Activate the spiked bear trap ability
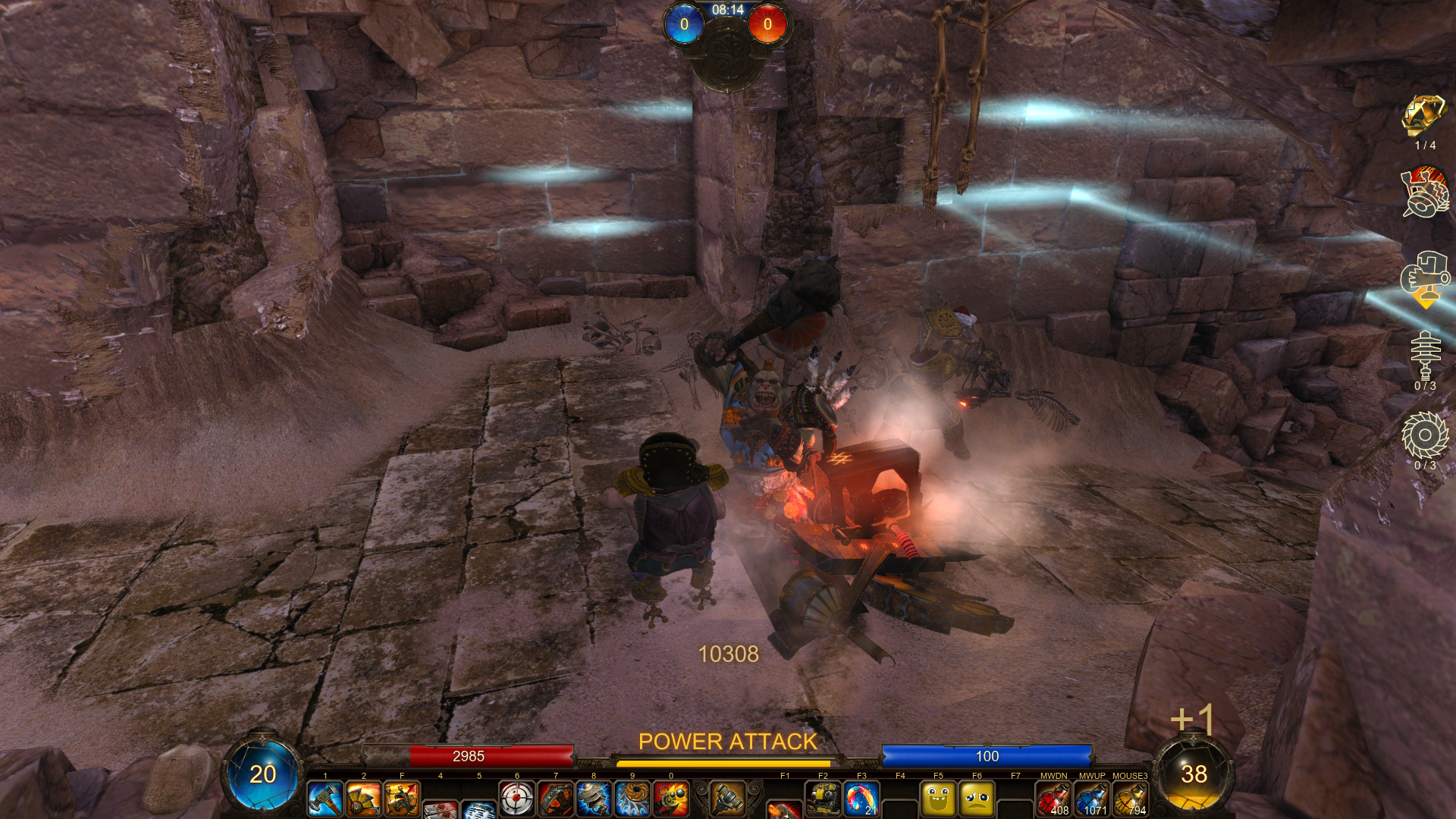This screenshot has width=1456, height=819. pyautogui.click(x=556, y=799)
